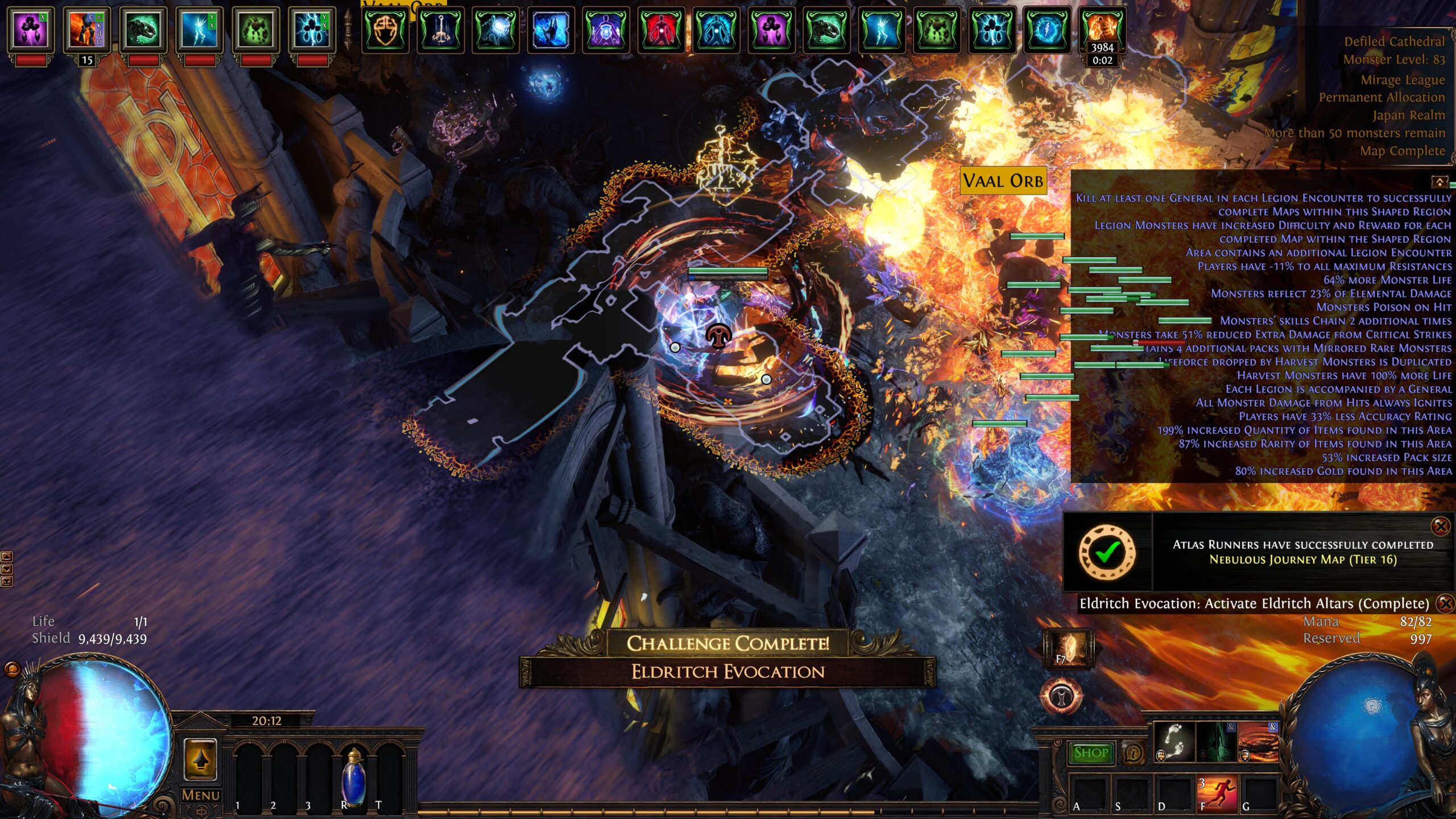Close the Eldritch Evocation challenge tracker
1456x819 pixels.
[1445, 603]
